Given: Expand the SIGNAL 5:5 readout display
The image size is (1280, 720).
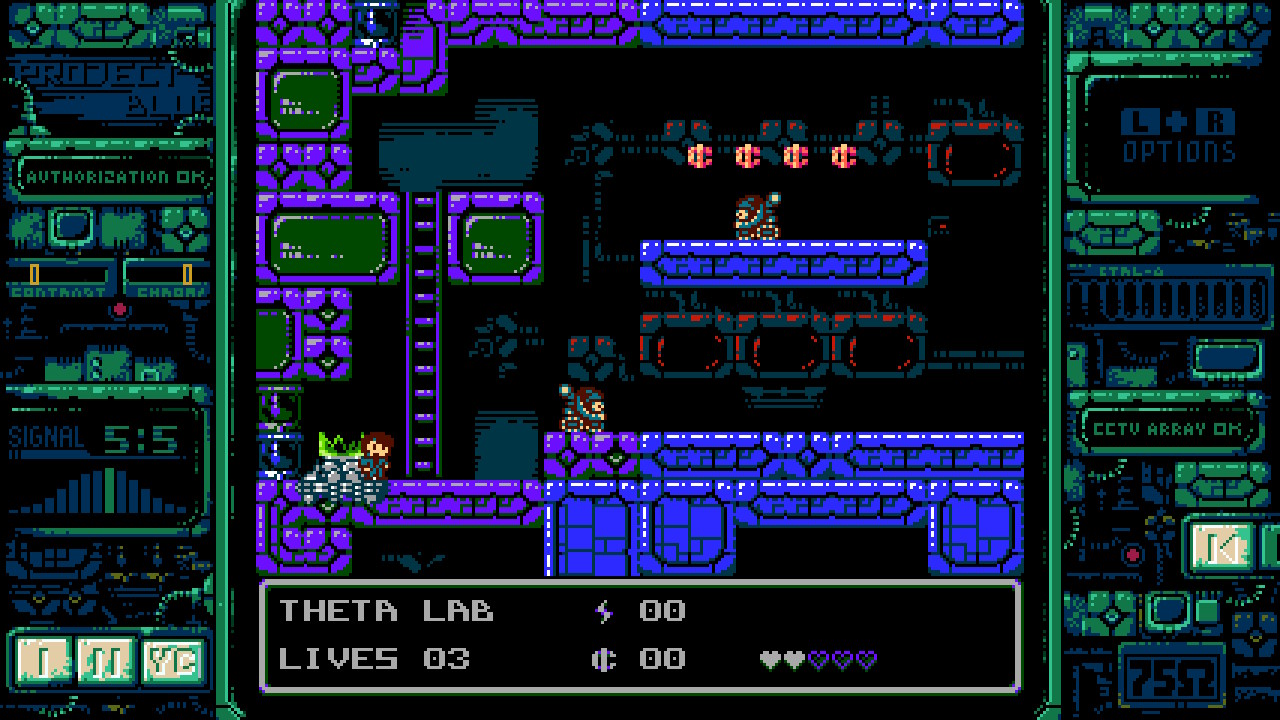Looking at the screenshot, I should [95, 437].
